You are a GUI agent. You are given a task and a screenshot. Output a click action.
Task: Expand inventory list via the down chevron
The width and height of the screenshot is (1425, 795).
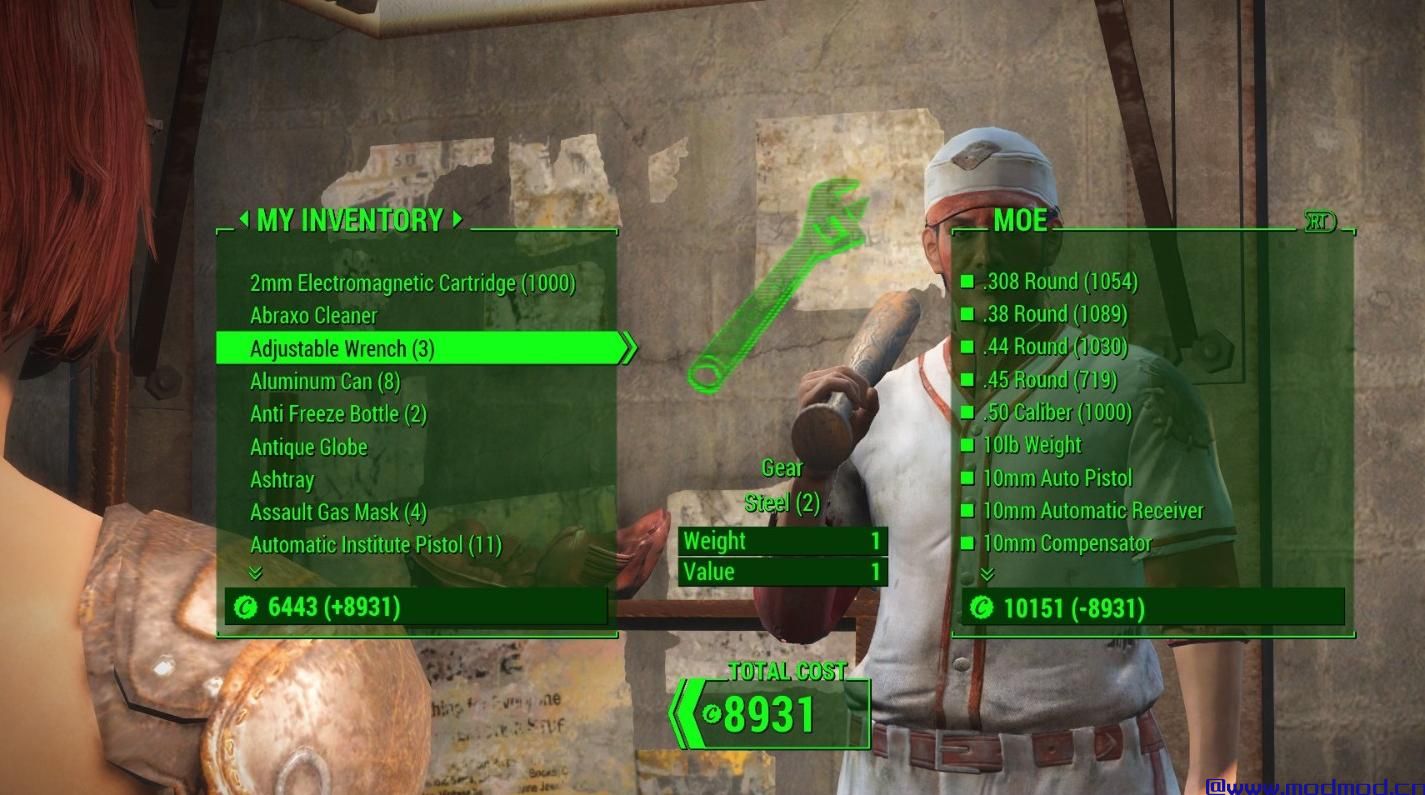(x=256, y=573)
